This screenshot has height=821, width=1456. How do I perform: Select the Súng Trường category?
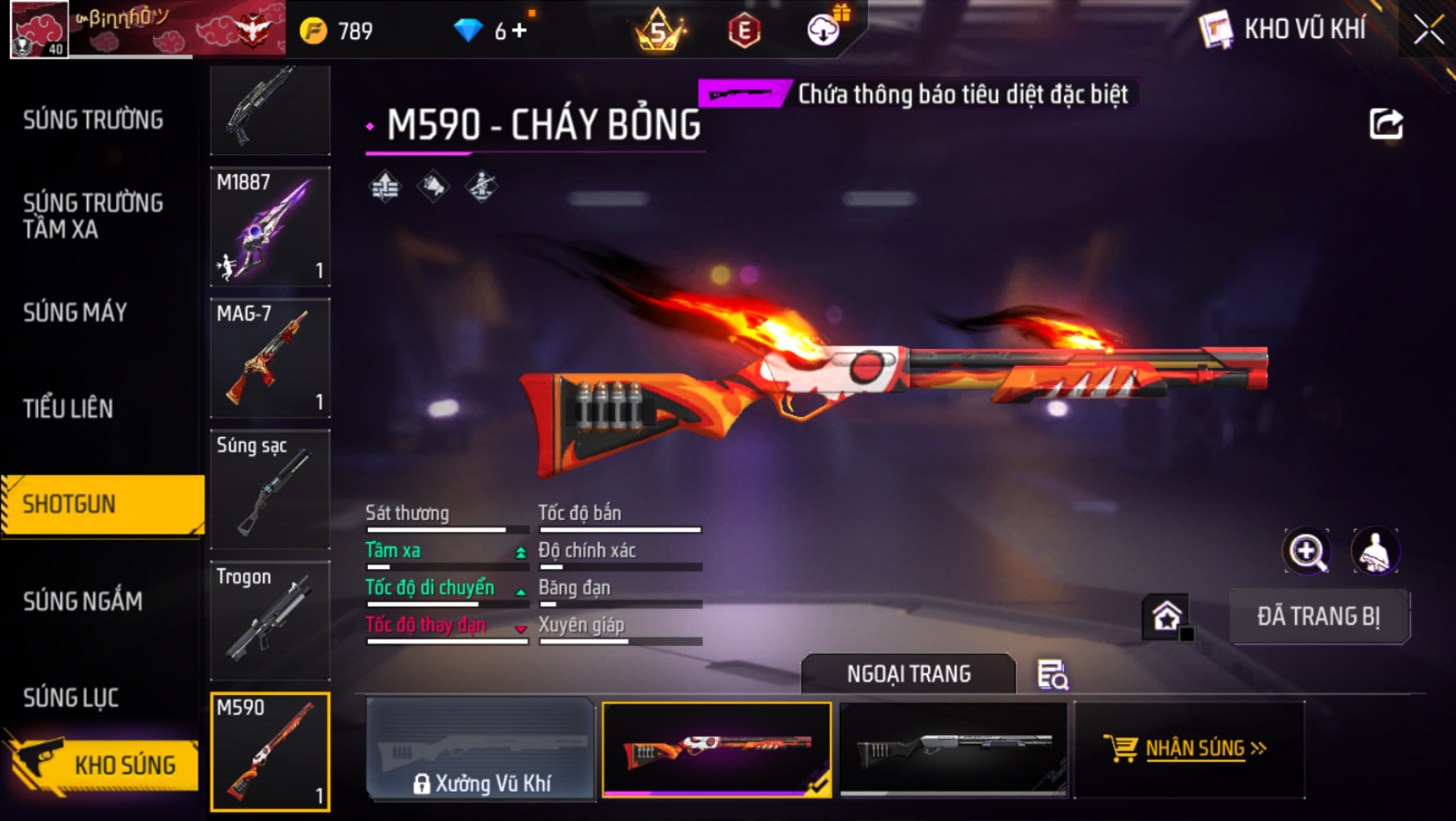tap(93, 120)
